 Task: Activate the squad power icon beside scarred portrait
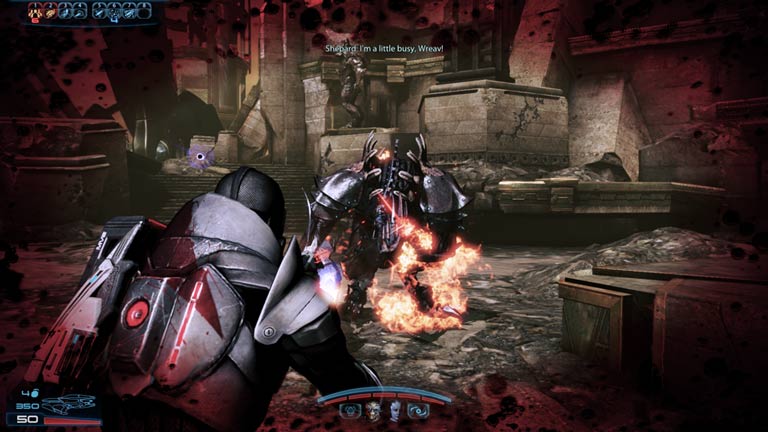[x=349, y=409]
